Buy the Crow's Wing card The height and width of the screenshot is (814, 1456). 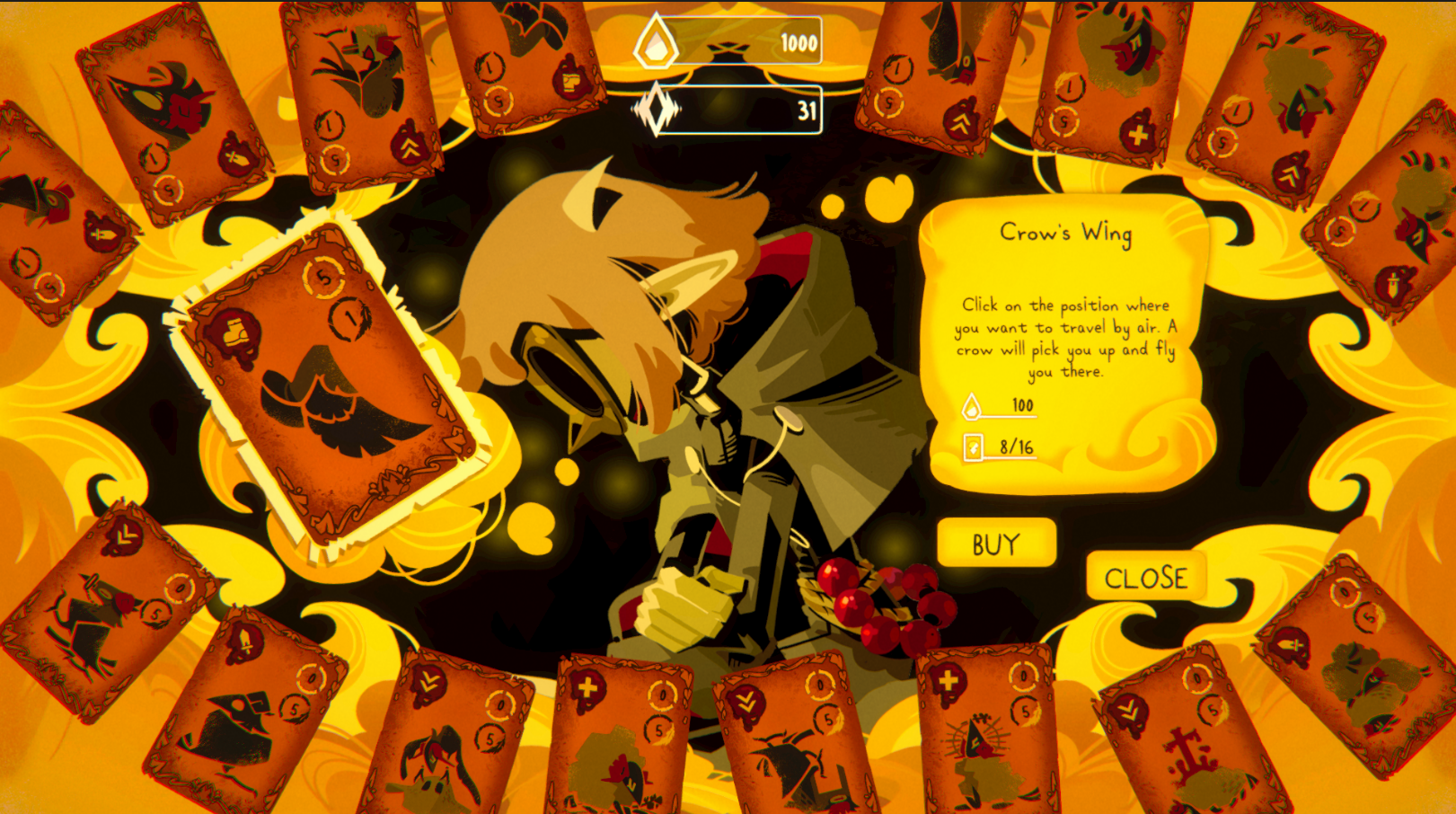[995, 543]
